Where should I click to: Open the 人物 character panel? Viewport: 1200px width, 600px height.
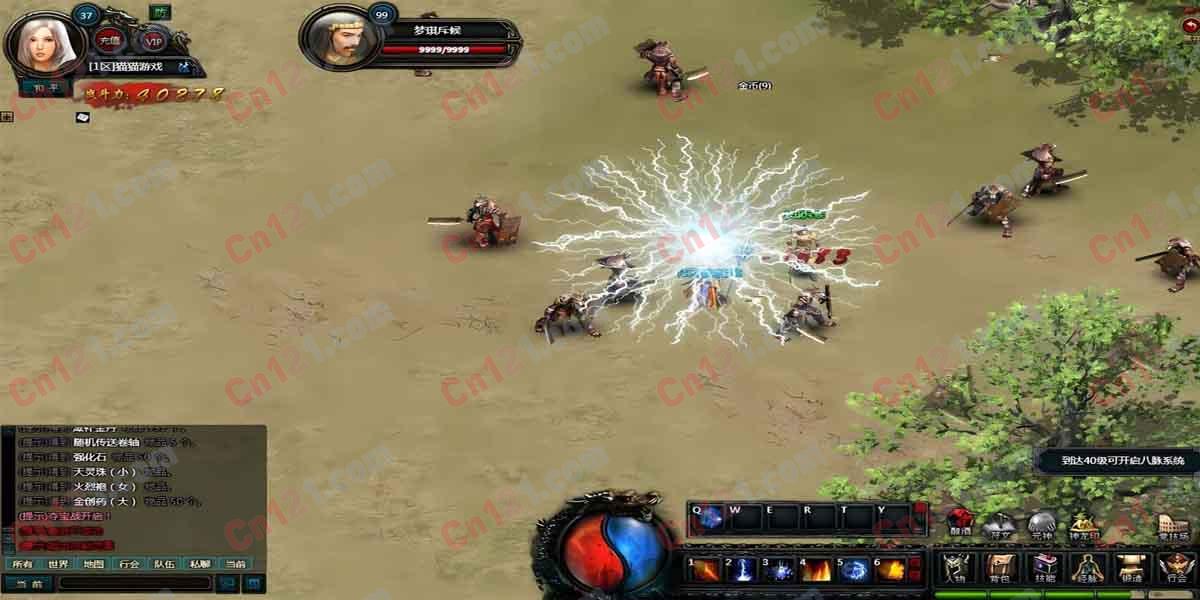point(954,568)
